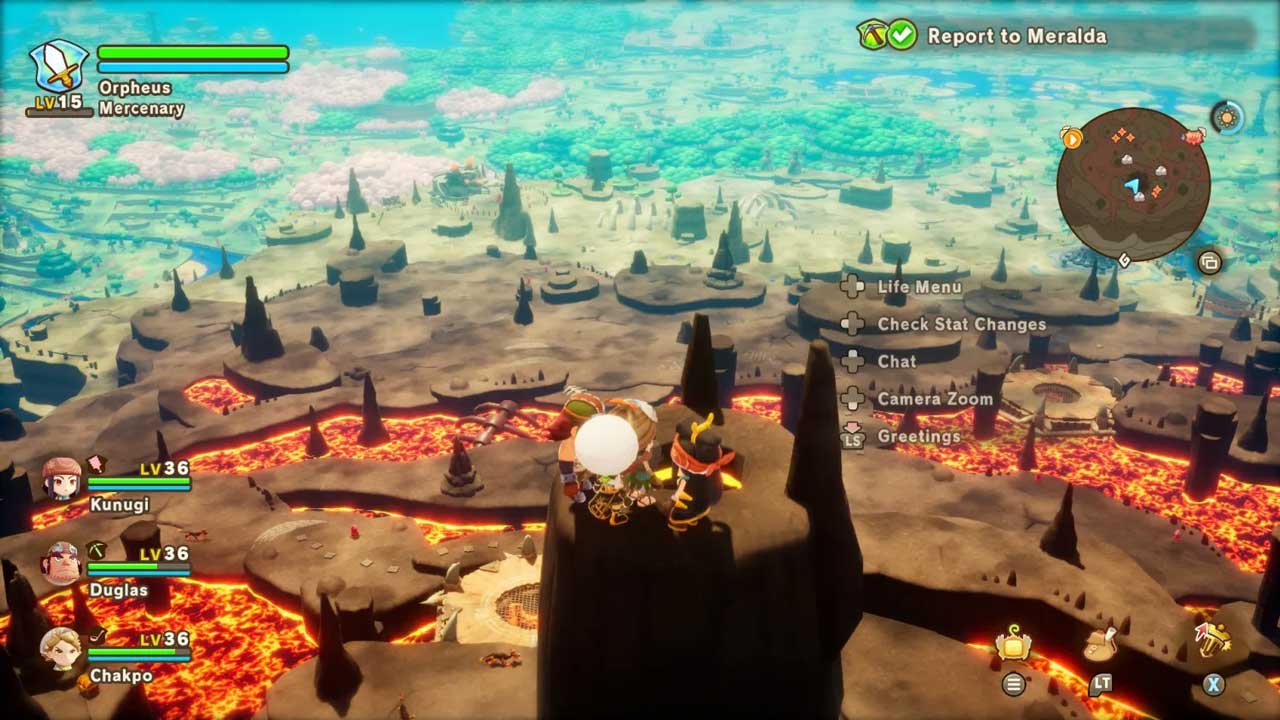The height and width of the screenshot is (720, 1280).
Task: Open the Report to Meralda quest tracker
Action: (1016, 36)
